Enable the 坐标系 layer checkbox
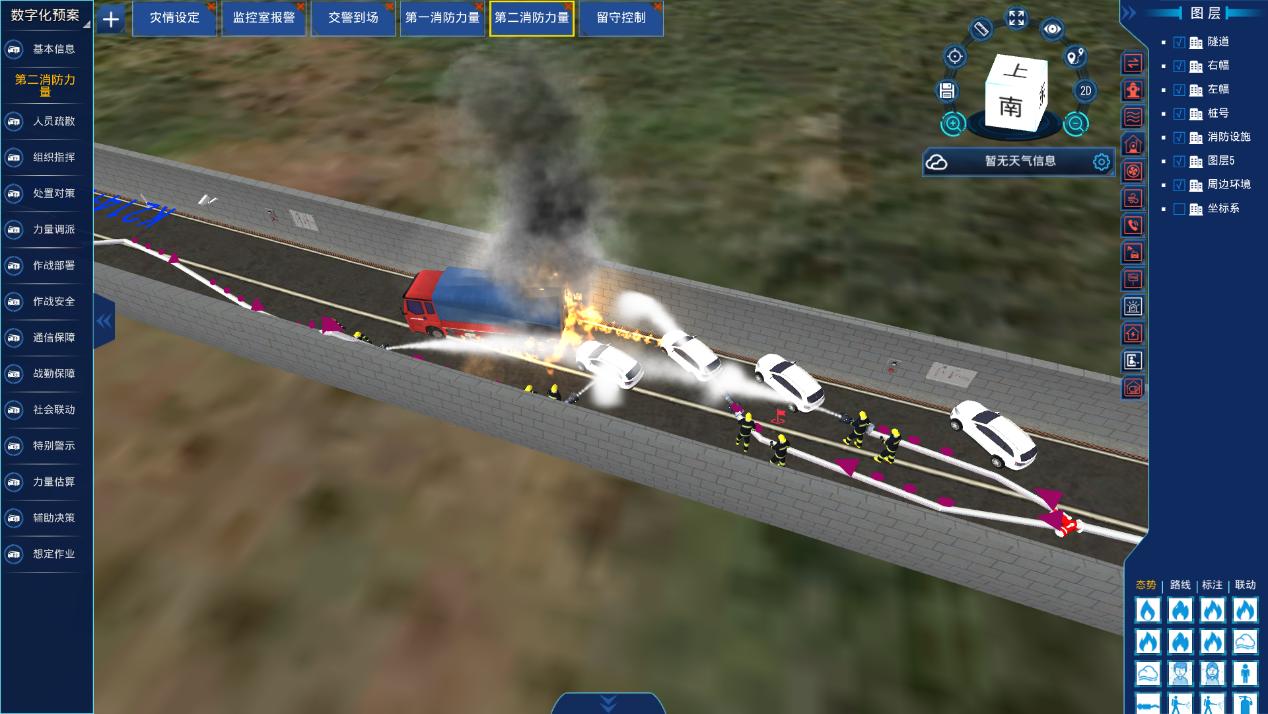The image size is (1268, 714). 1179,209
